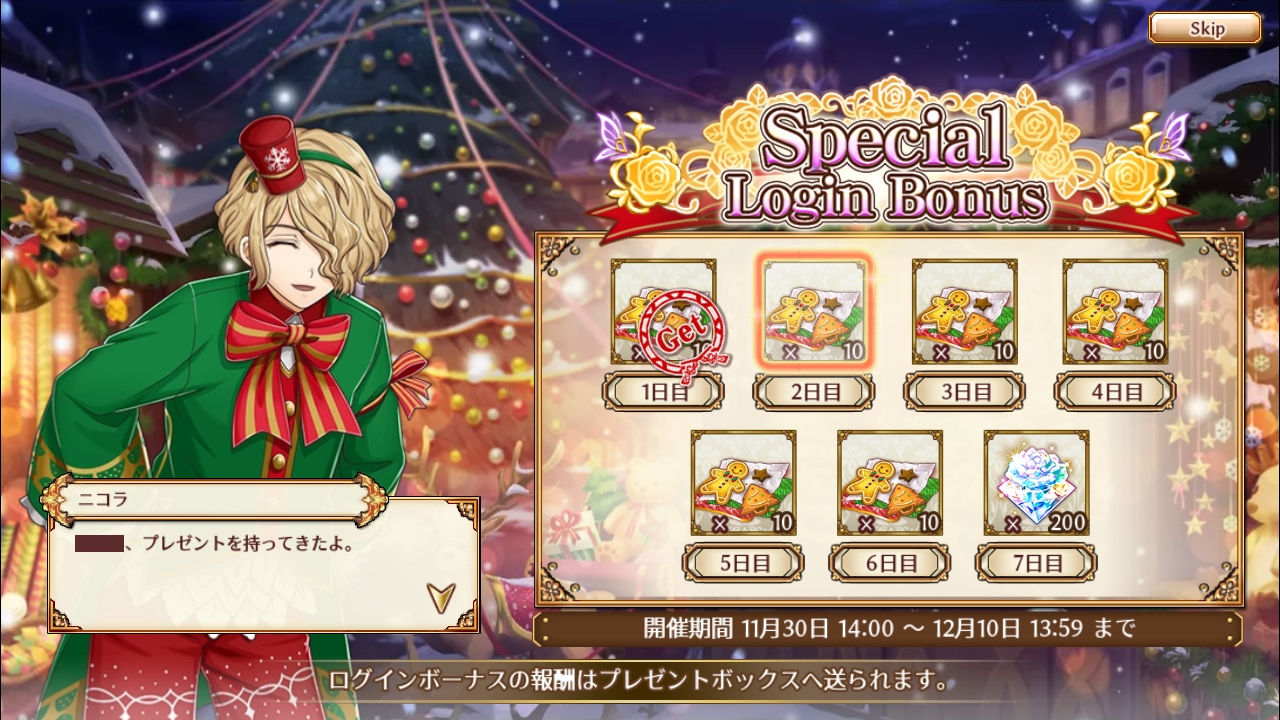The image size is (1280, 720).
Task: Click the 2日目 day label
Action: 814,392
